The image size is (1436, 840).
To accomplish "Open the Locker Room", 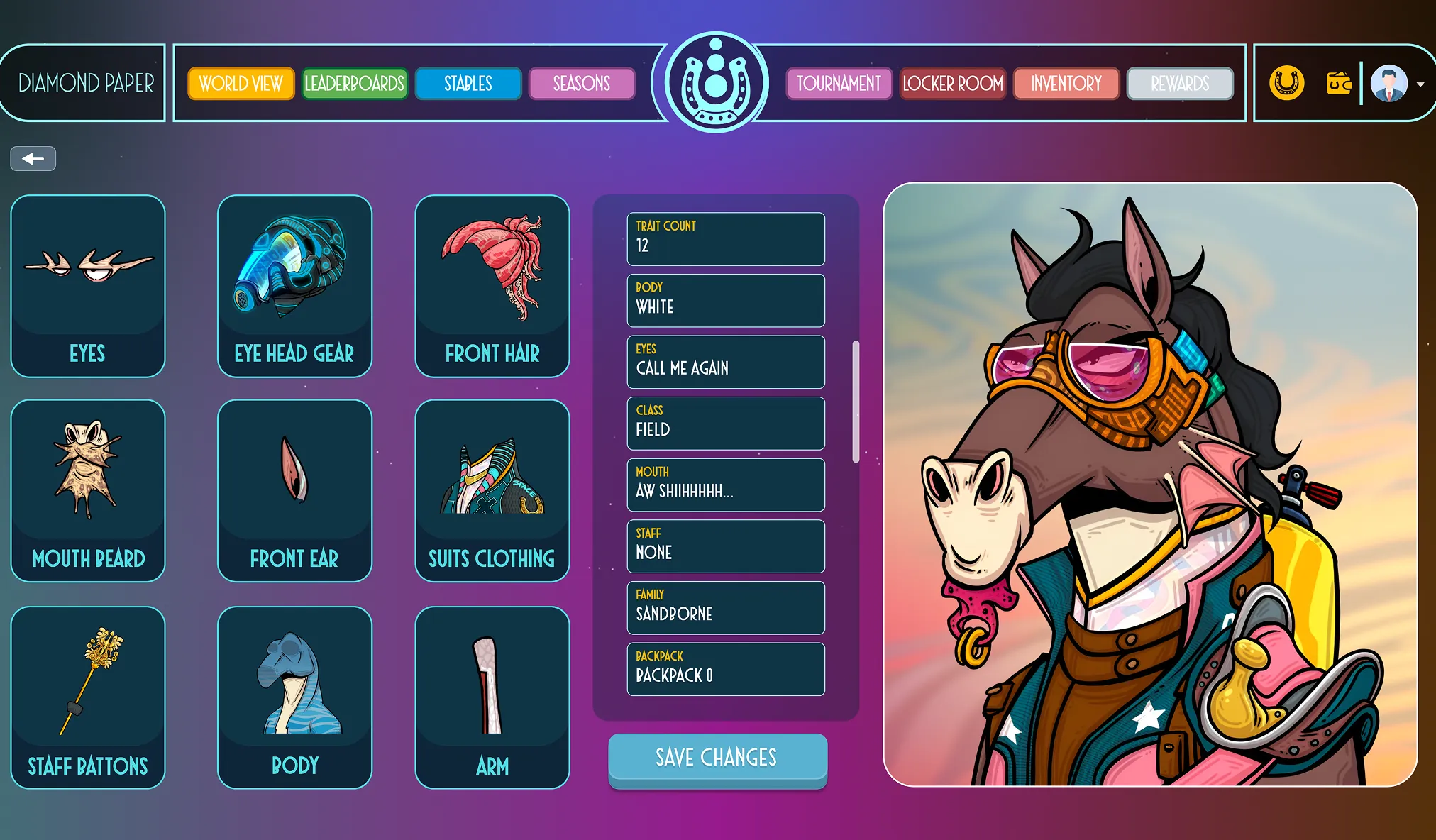I will [953, 84].
